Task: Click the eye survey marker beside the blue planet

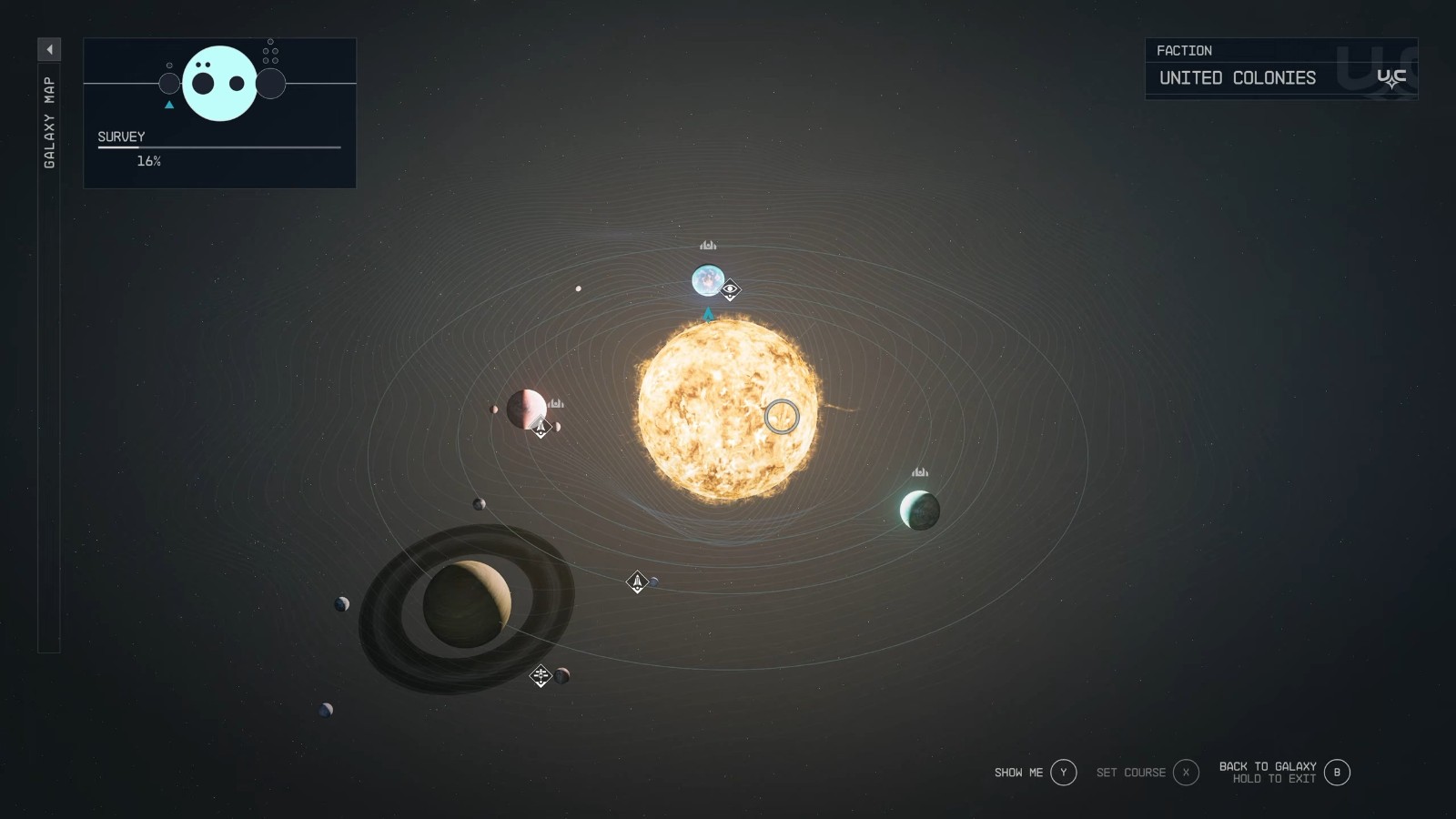Action: tap(729, 291)
